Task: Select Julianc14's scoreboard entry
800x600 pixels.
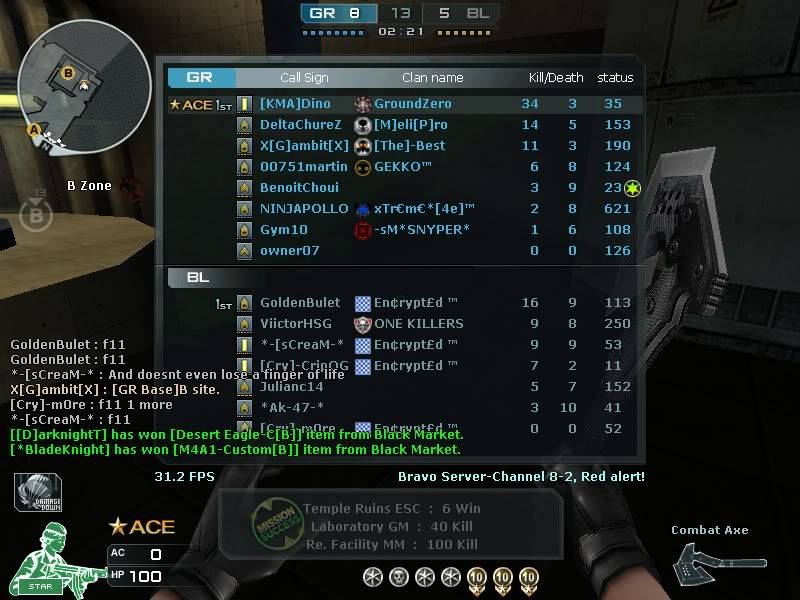Action: (291, 387)
